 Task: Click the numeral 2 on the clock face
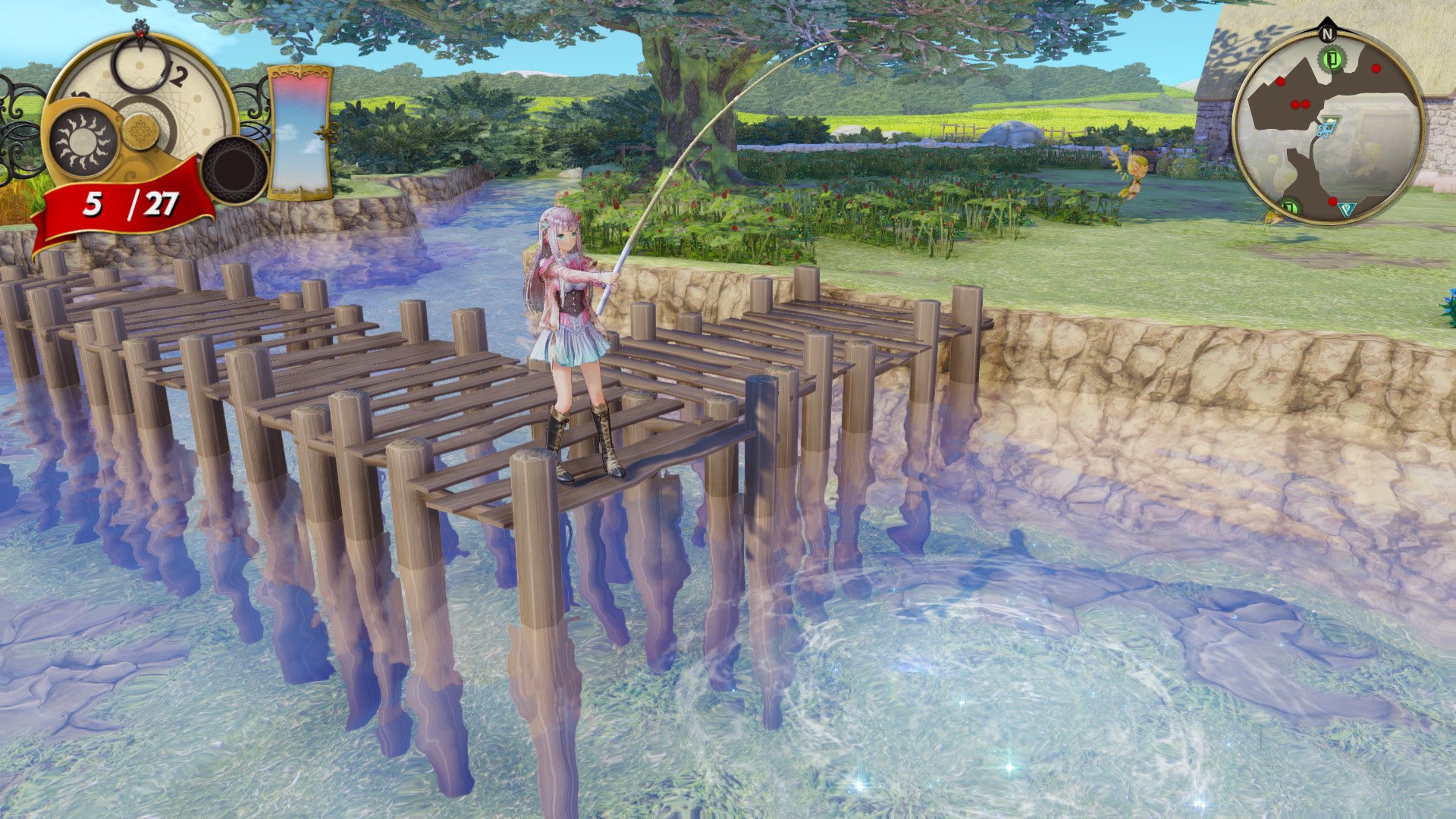point(178,75)
